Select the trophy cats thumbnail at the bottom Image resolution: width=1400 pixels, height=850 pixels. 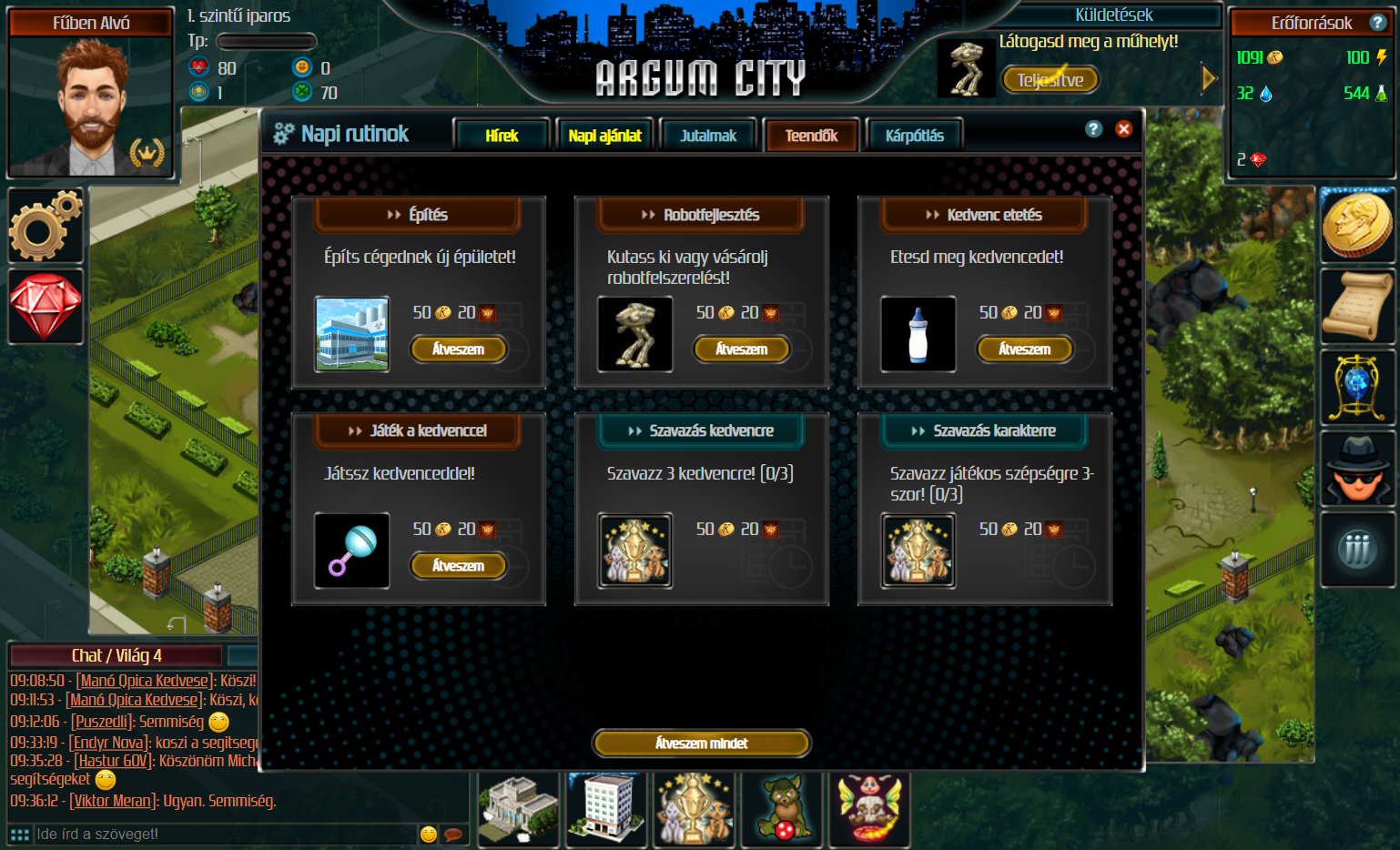point(694,809)
